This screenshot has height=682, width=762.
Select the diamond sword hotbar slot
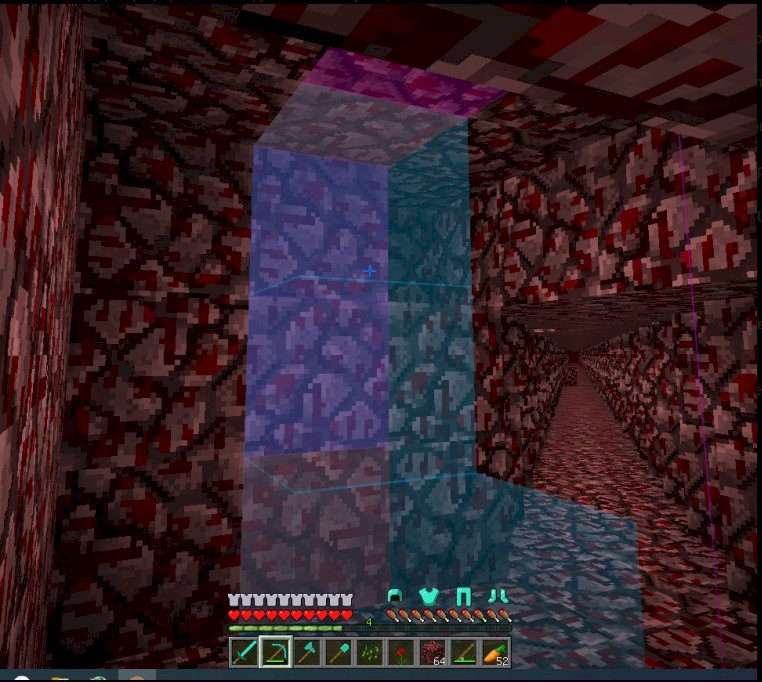245,653
